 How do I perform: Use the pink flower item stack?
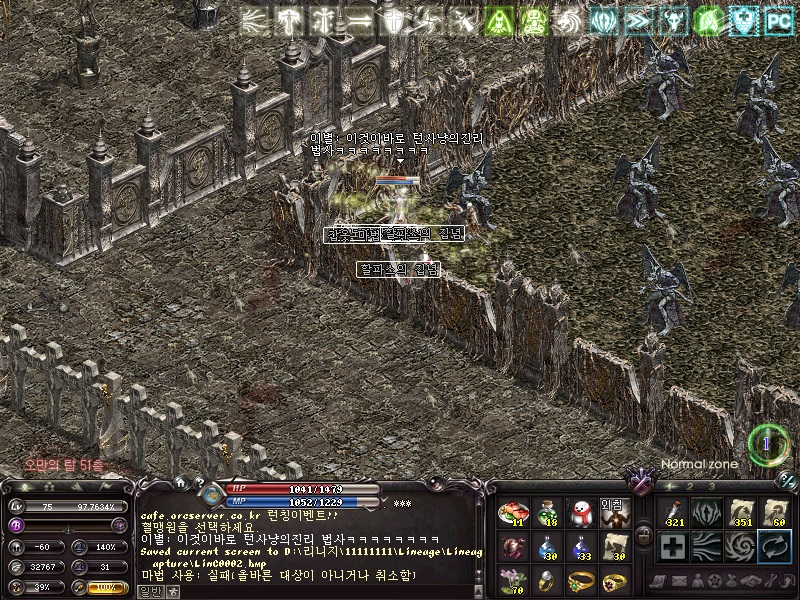[511, 581]
